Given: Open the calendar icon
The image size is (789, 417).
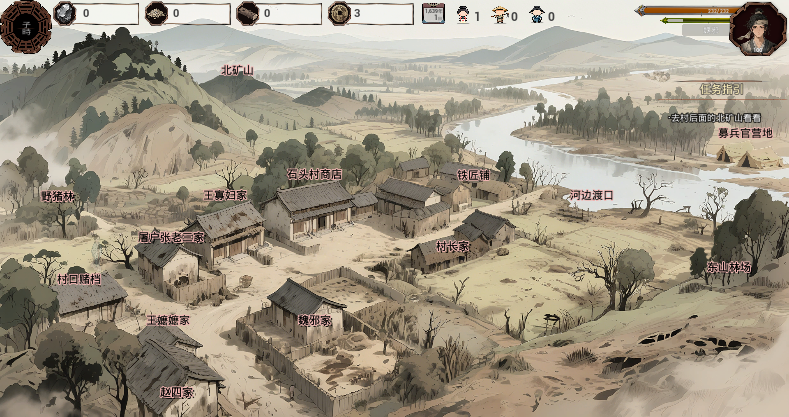Looking at the screenshot, I should click(433, 14).
